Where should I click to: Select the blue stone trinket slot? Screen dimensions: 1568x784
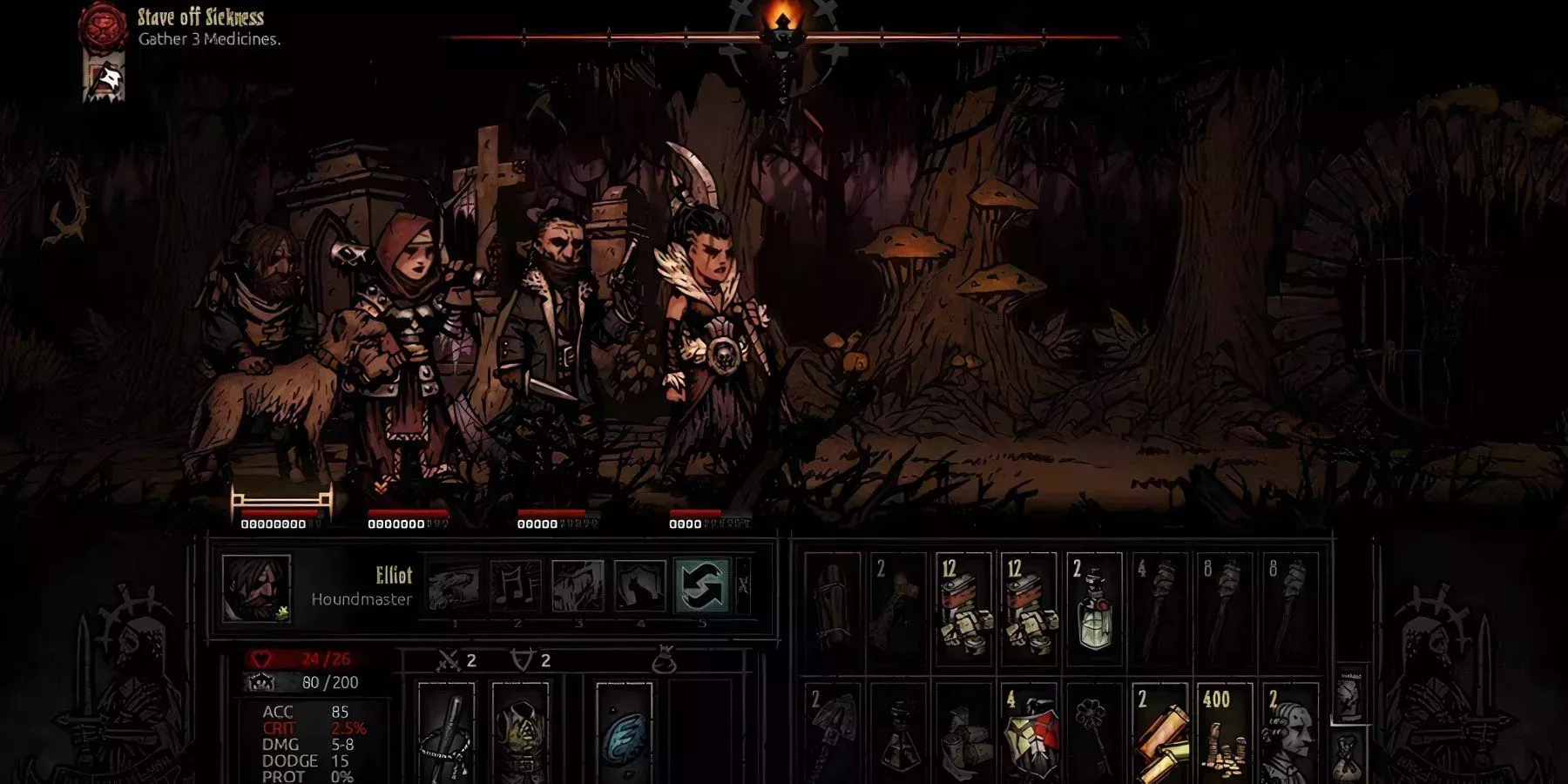pos(625,733)
